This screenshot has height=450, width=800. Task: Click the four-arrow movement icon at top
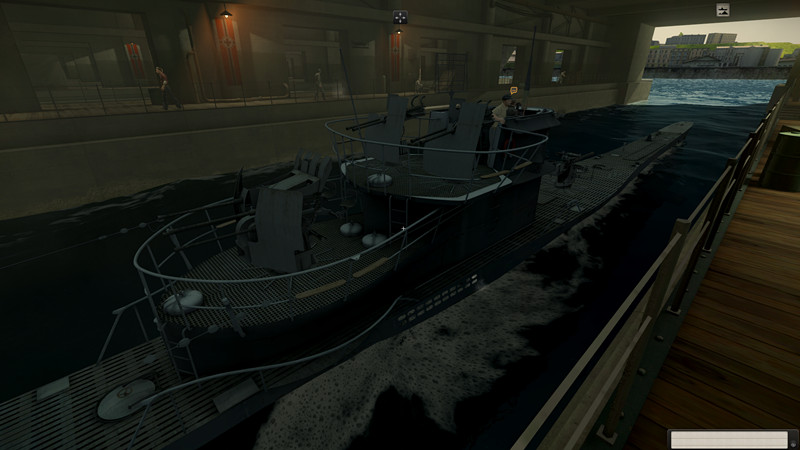pyautogui.click(x=400, y=15)
